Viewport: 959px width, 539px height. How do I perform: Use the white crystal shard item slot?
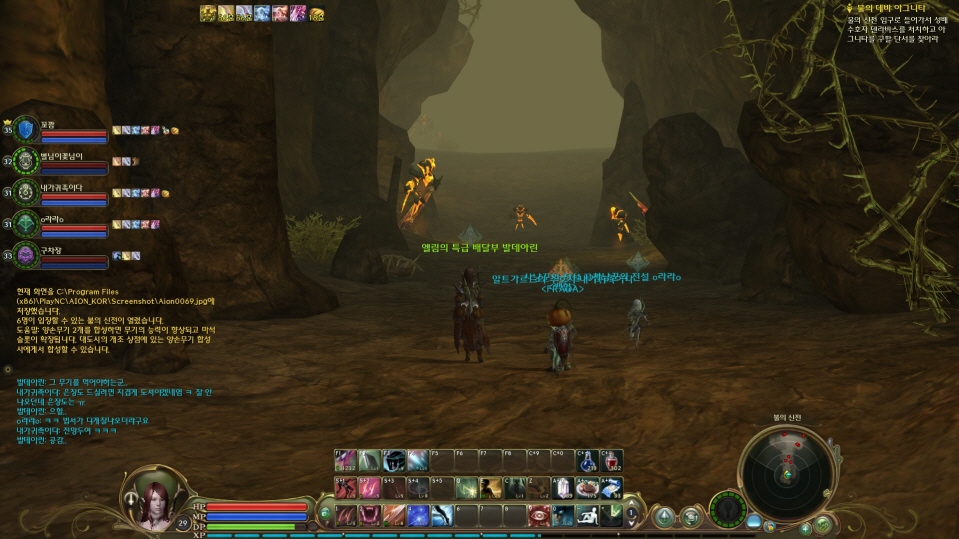click(x=563, y=487)
